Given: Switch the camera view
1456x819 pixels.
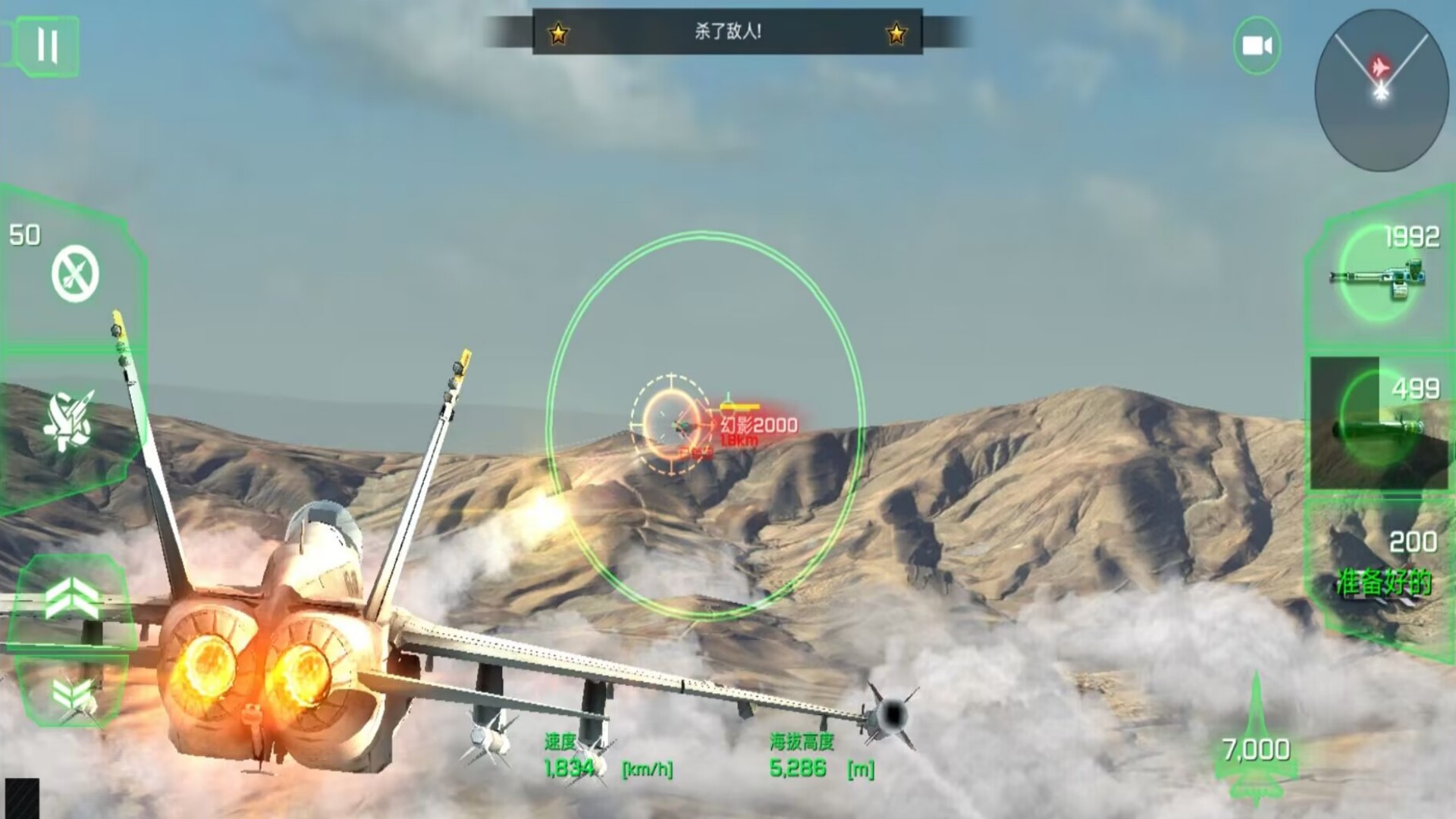Looking at the screenshot, I should pyautogui.click(x=1257, y=46).
